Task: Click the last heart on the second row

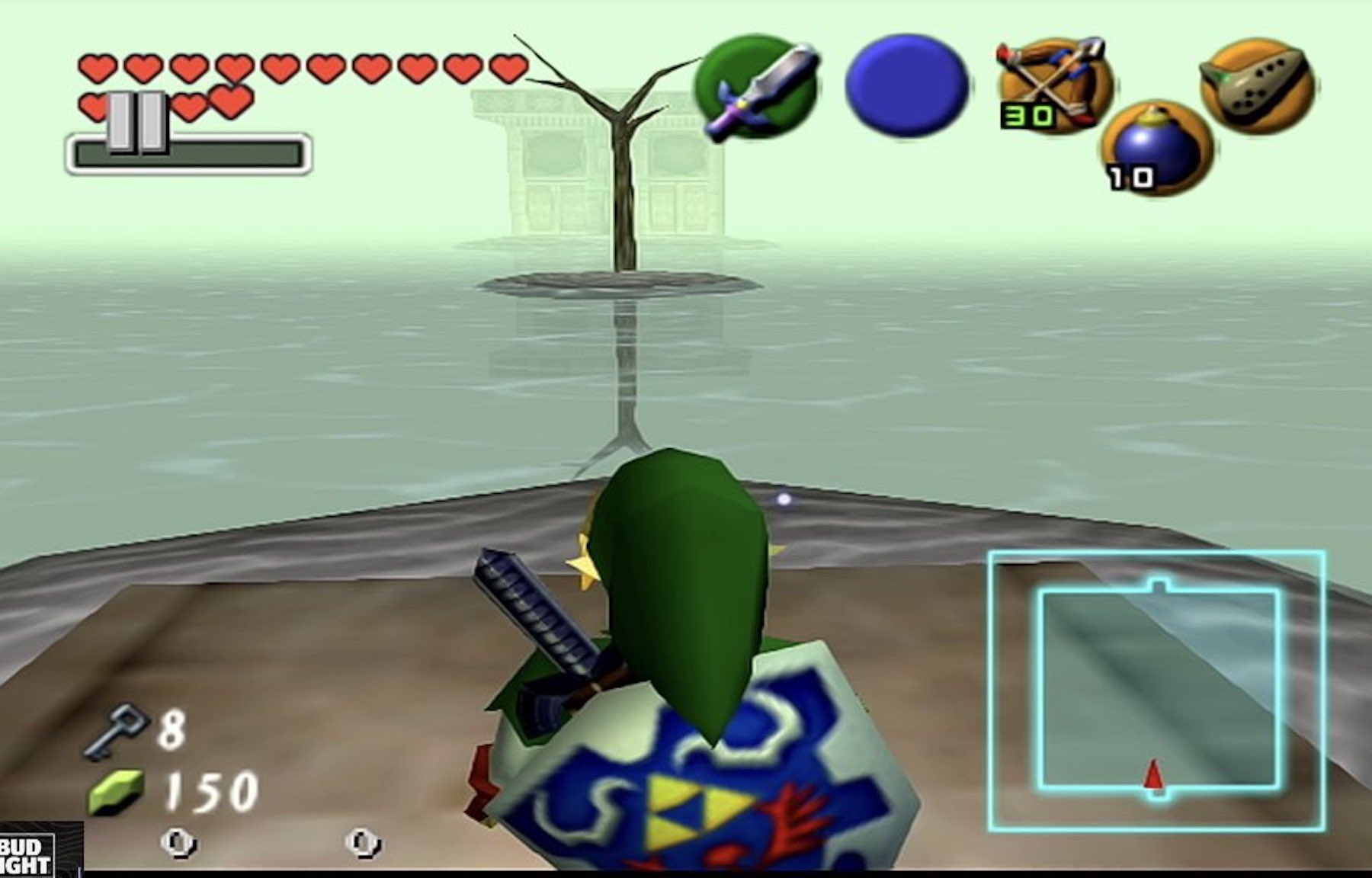Action: click(230, 101)
